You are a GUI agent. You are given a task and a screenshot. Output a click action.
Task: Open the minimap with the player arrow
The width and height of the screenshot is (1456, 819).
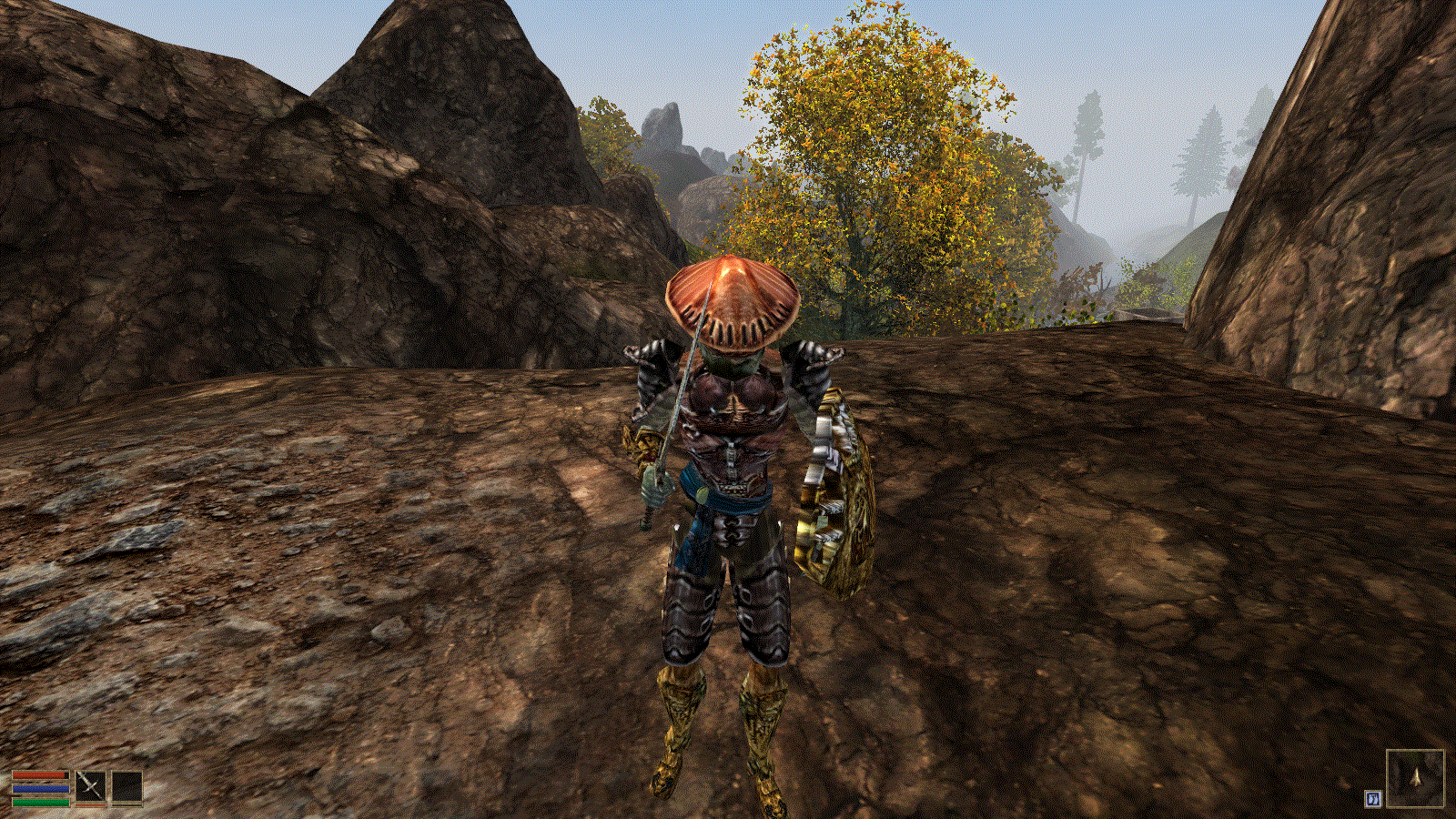(x=1415, y=778)
